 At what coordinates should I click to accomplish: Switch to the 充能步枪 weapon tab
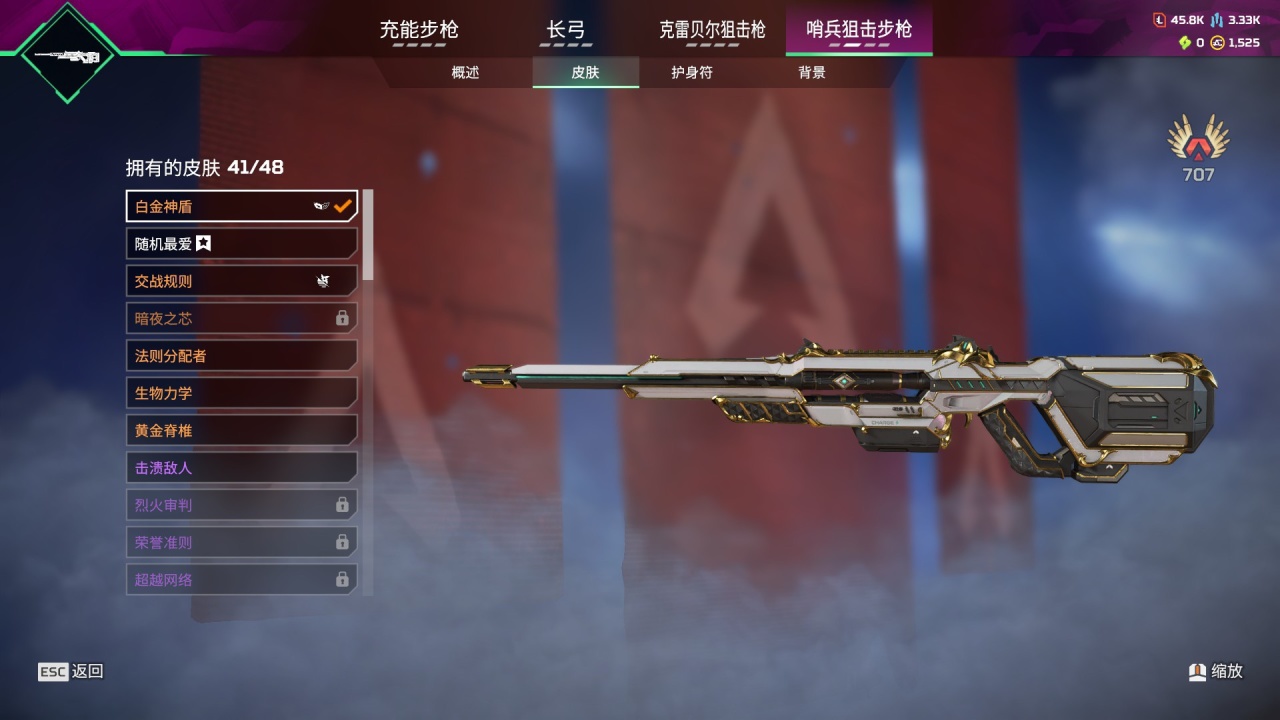point(419,30)
